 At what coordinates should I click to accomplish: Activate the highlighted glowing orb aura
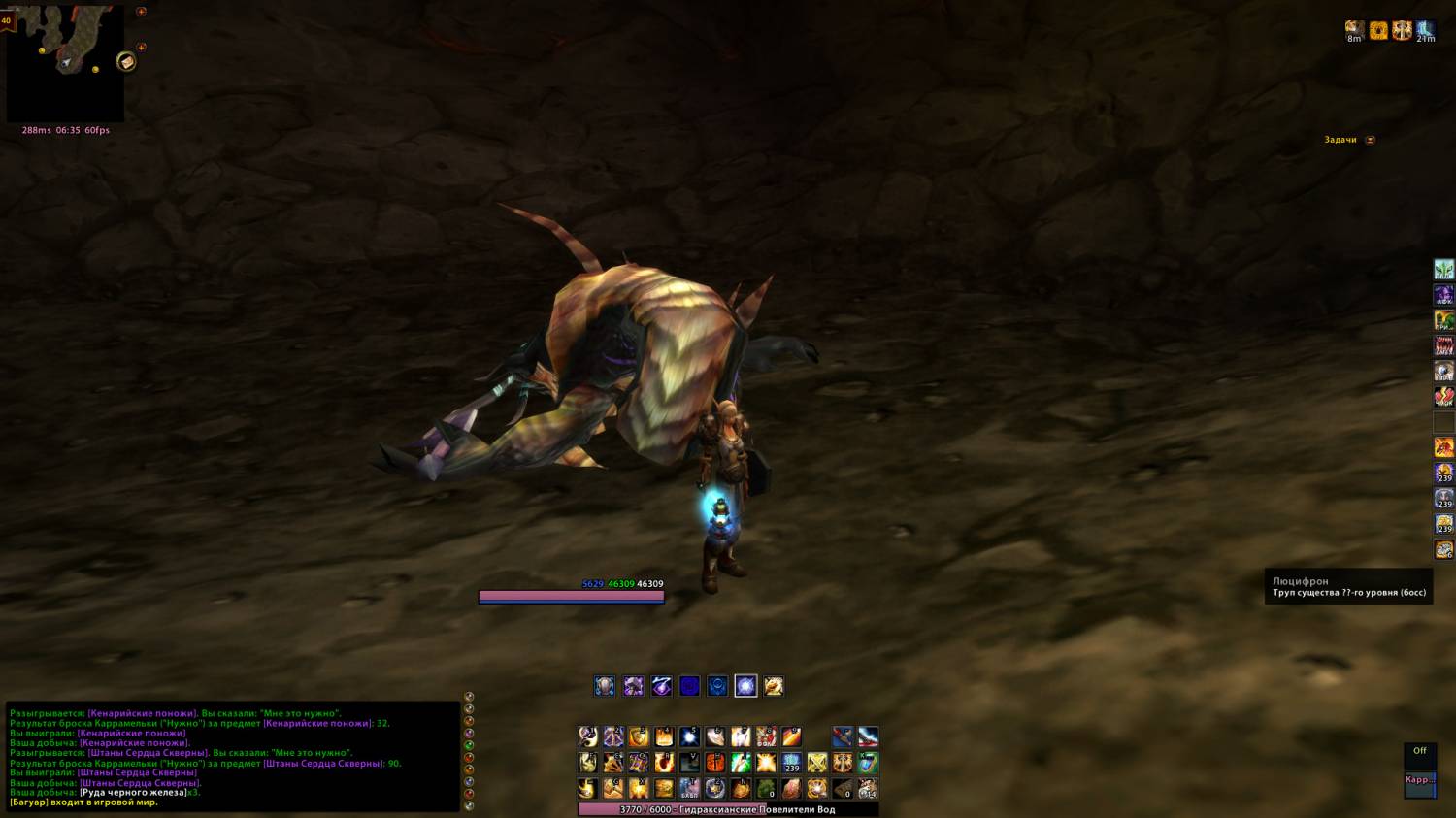745,686
